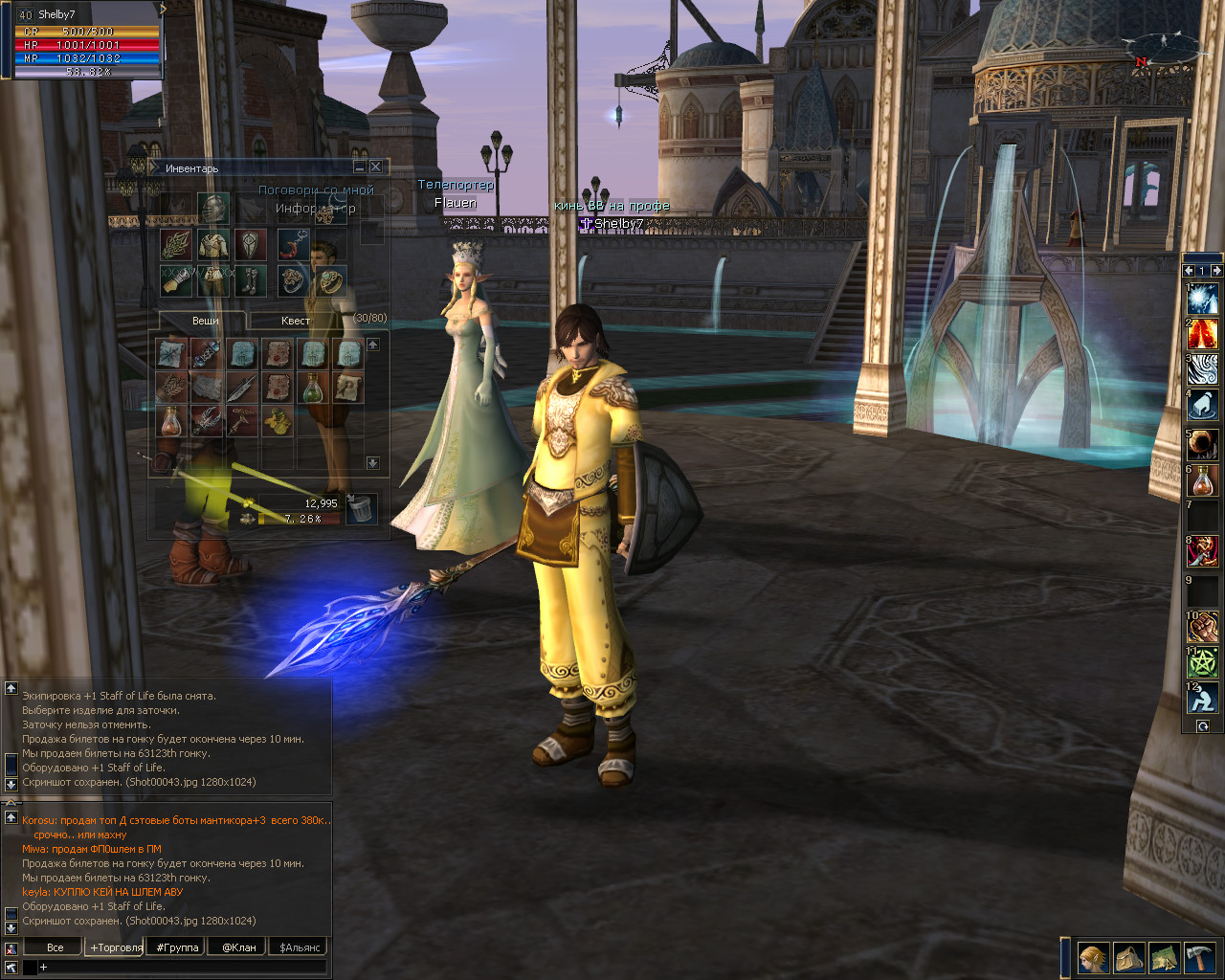This screenshot has width=1225, height=980.
Task: Use the sit action in slot 12
Action: (x=1202, y=698)
